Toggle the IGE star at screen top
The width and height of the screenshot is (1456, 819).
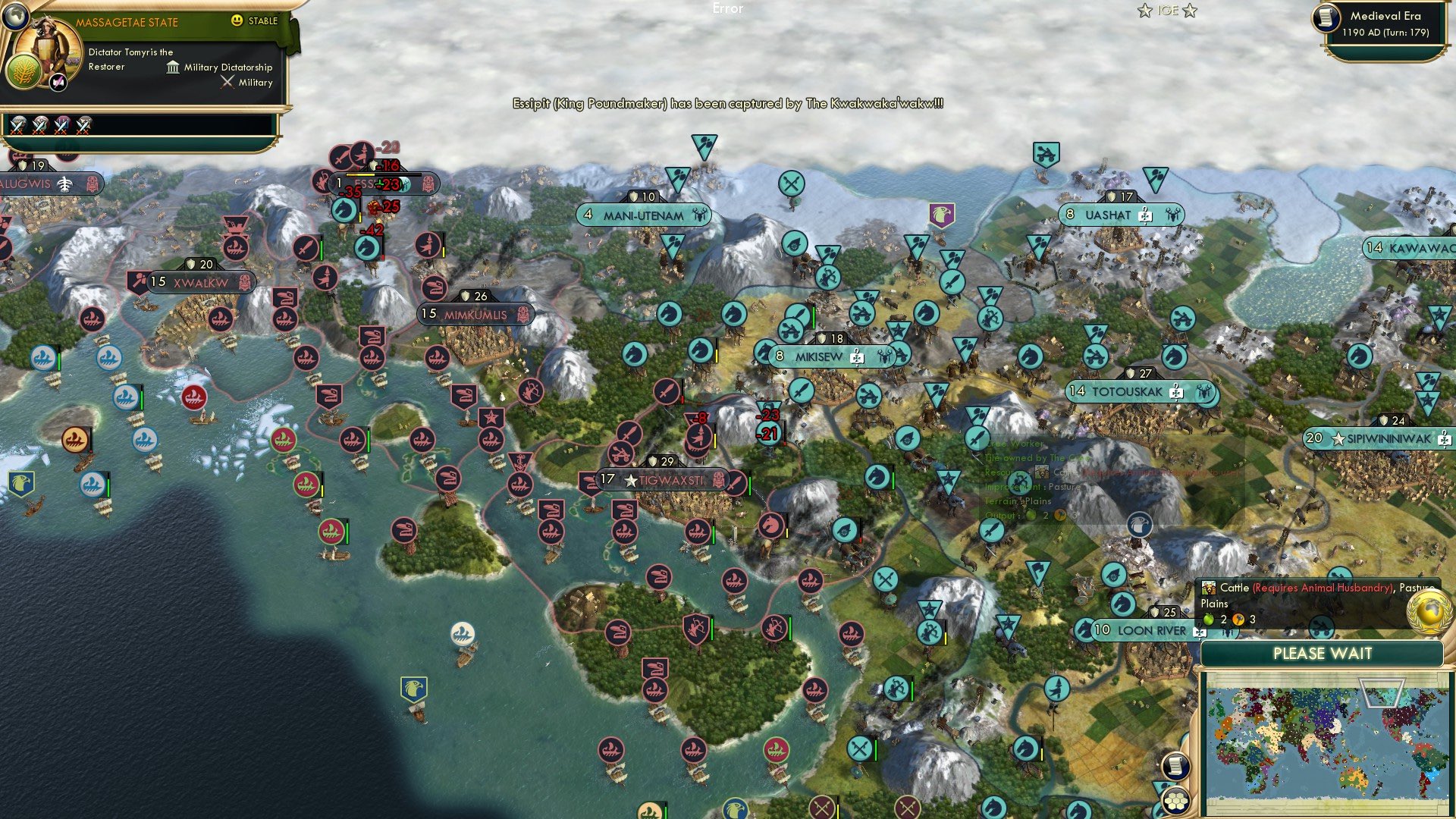1144,11
